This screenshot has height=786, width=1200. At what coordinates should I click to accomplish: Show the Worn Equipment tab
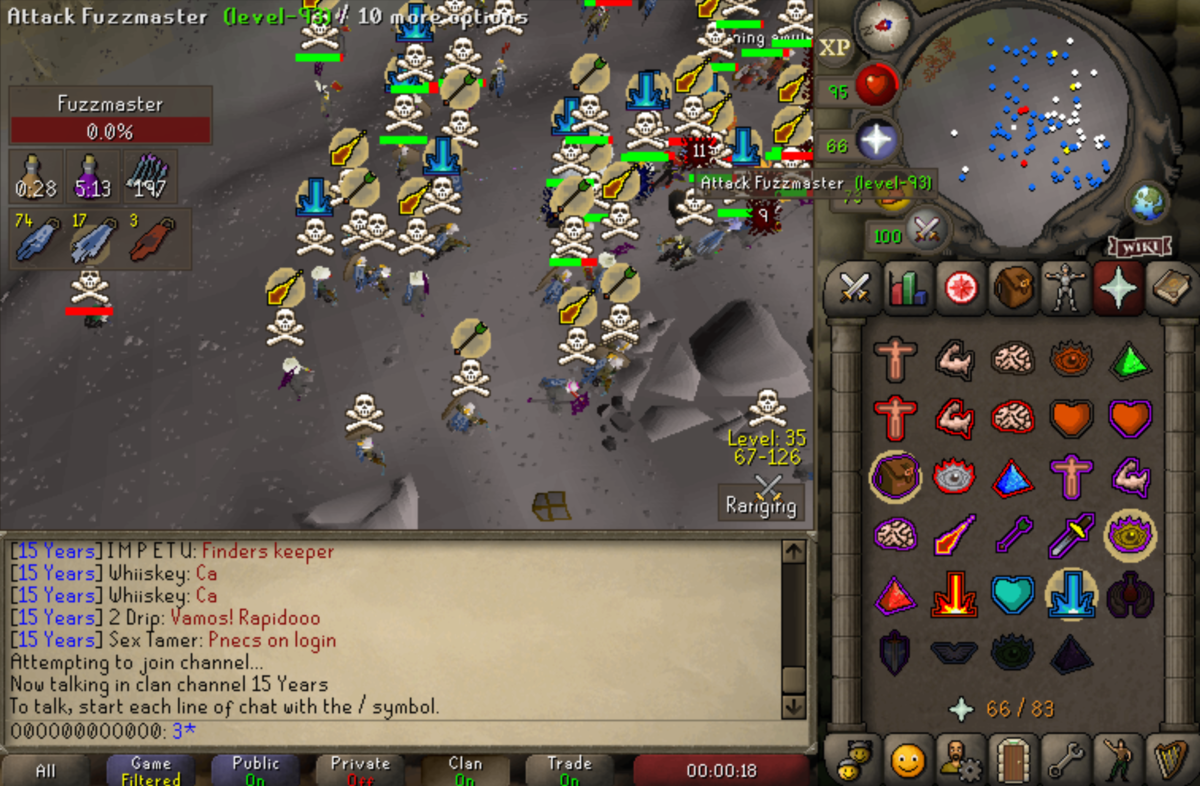1066,288
